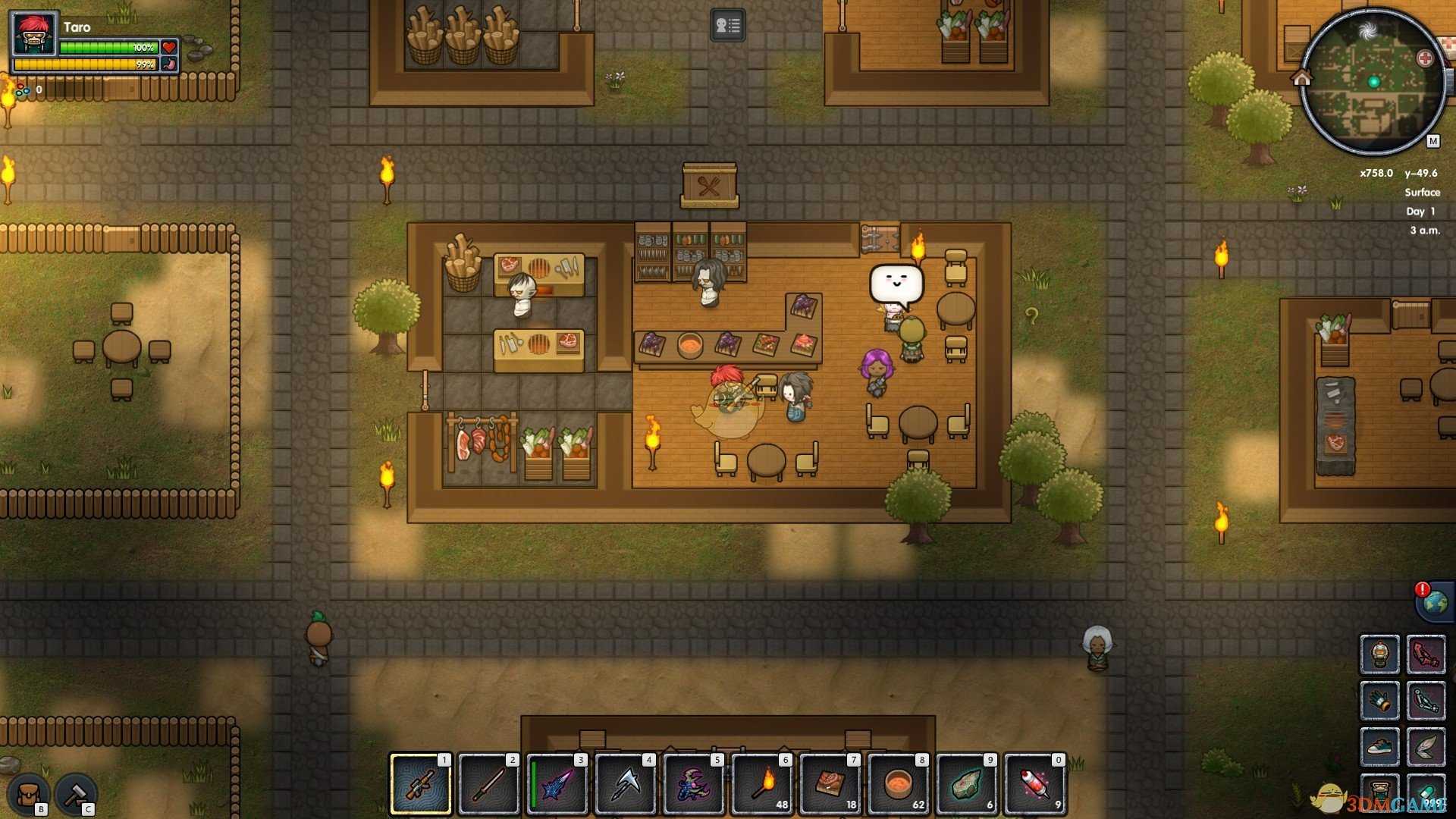
Task: Open the quest list icon
Action: pyautogui.click(x=728, y=26)
